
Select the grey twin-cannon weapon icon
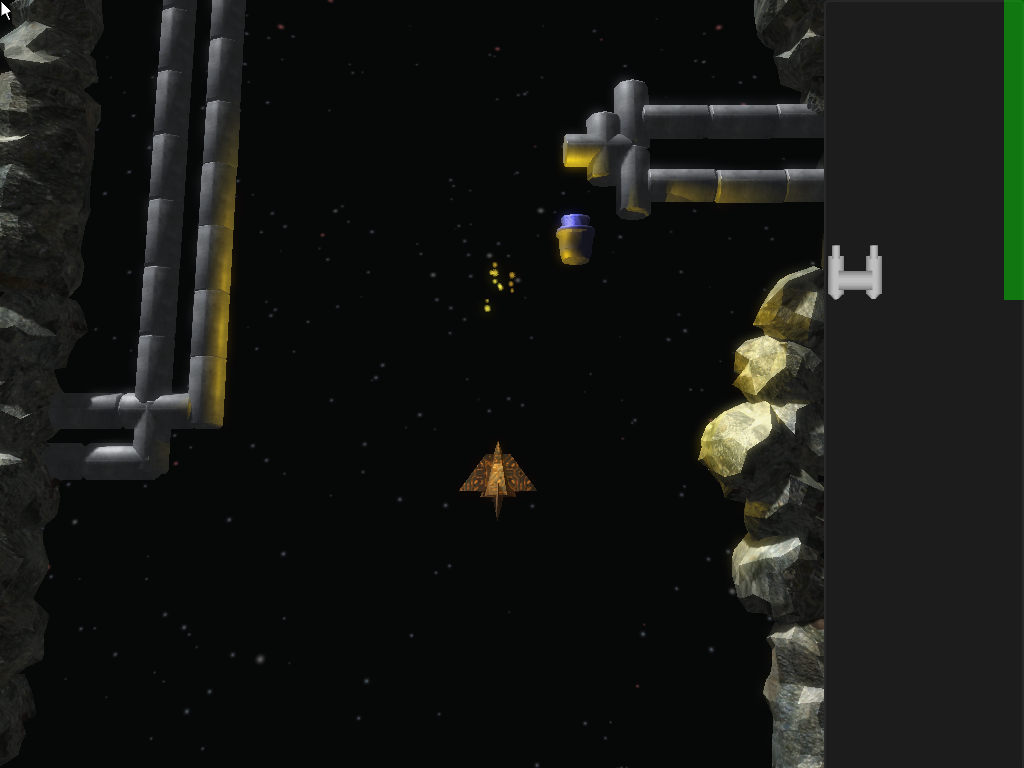[x=855, y=273]
